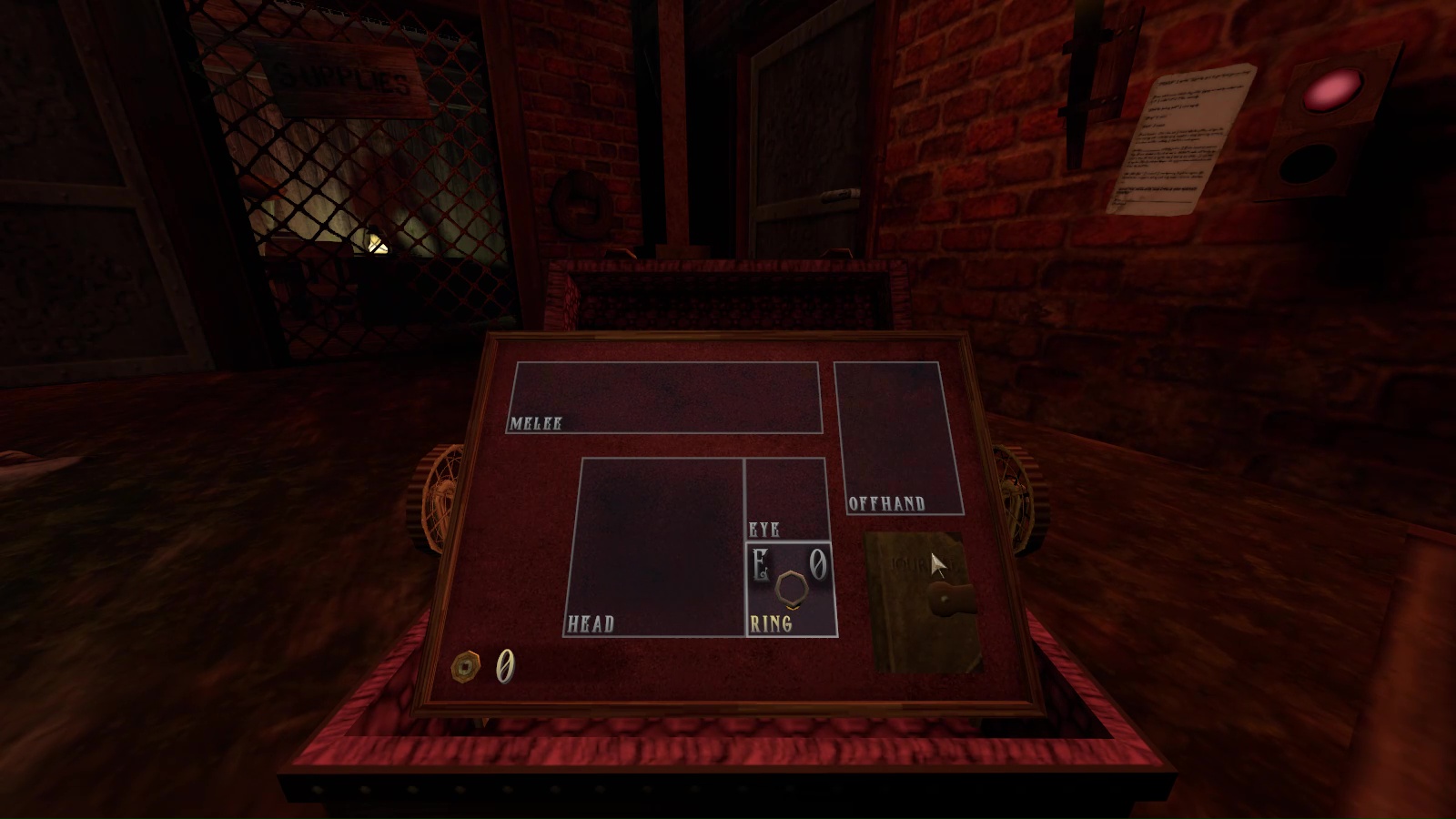Click the Supplies sign on the caged door
Viewport: 1456px width, 819px height.
[339, 77]
